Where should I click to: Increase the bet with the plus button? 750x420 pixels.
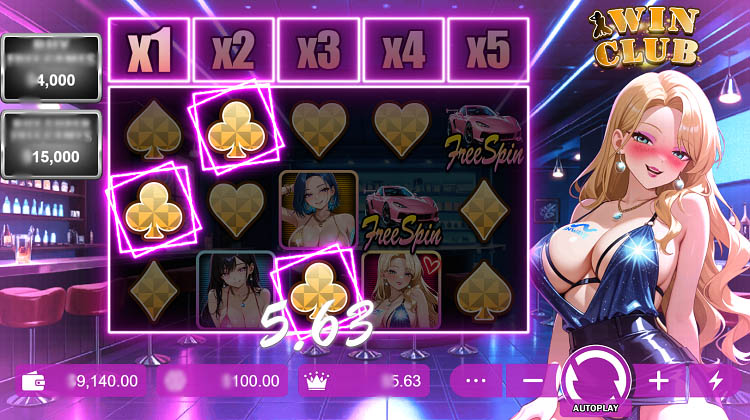click(659, 381)
